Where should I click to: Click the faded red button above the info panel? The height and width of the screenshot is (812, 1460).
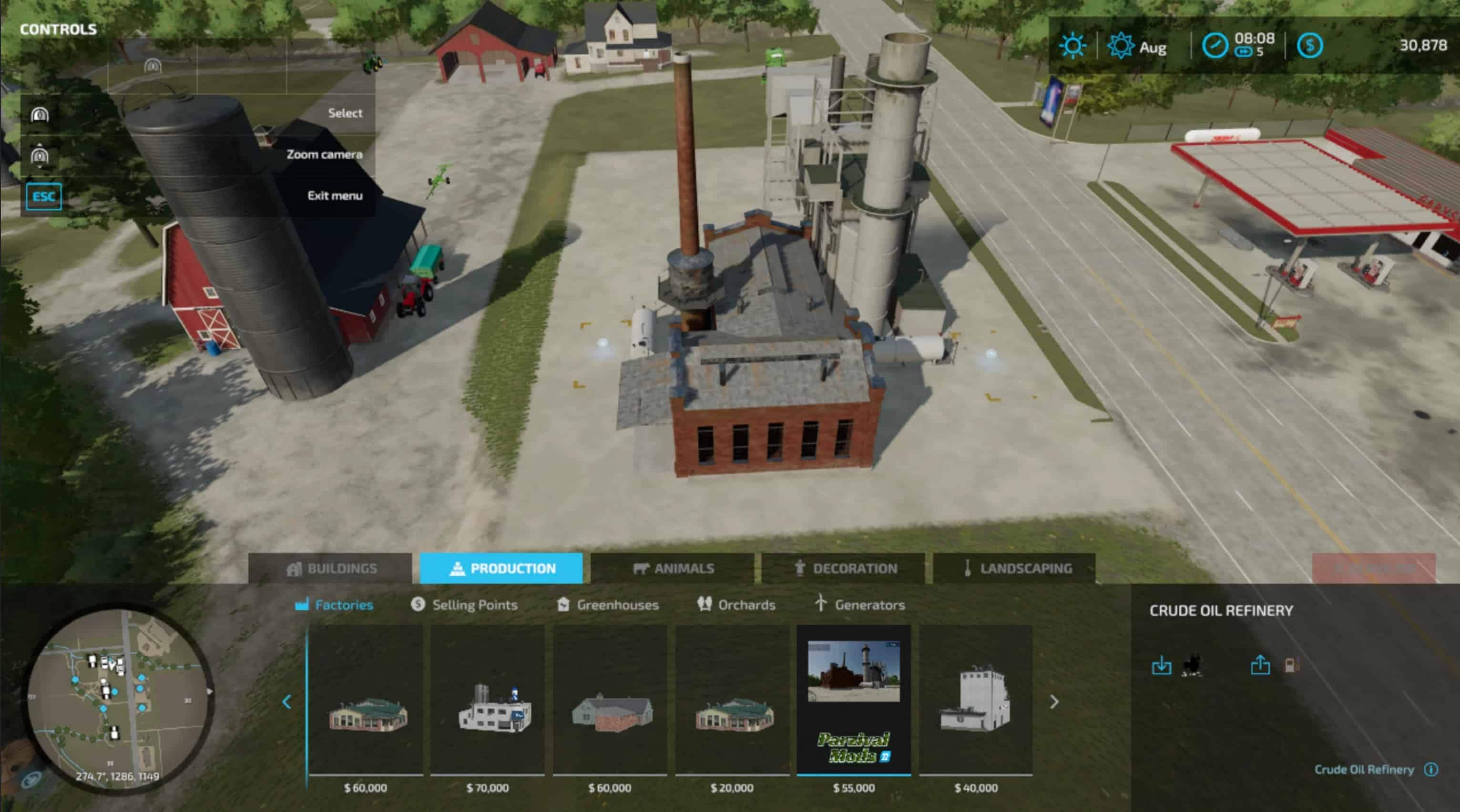point(1373,568)
